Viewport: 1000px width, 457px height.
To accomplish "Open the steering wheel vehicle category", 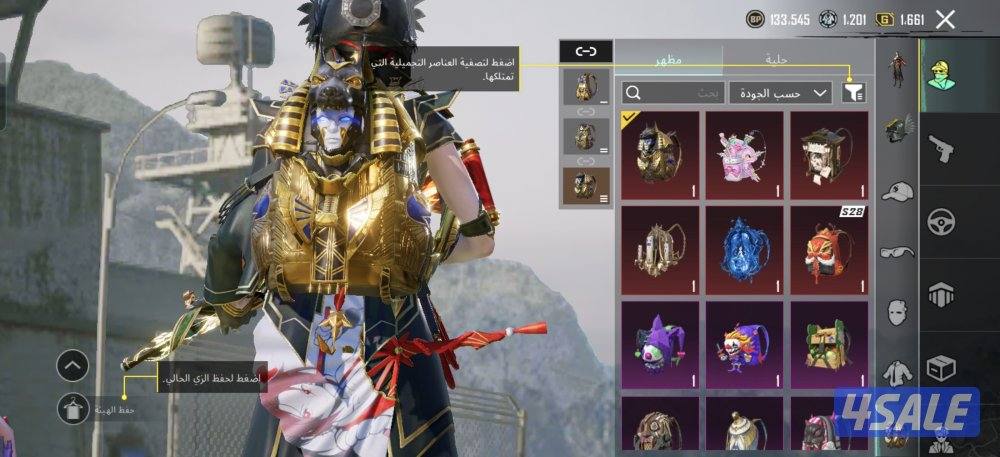I will 942,222.
